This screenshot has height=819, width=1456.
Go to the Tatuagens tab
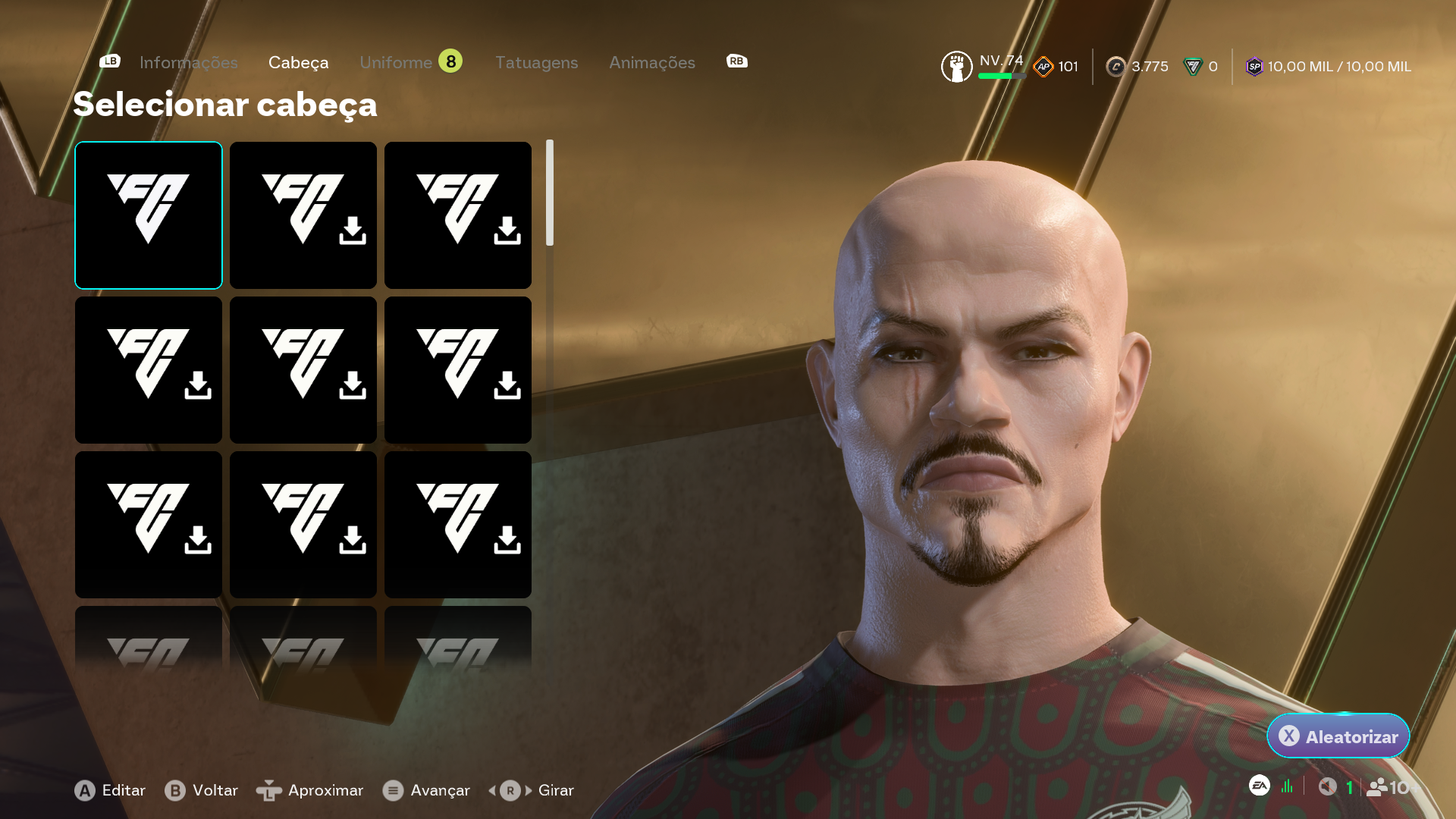536,63
